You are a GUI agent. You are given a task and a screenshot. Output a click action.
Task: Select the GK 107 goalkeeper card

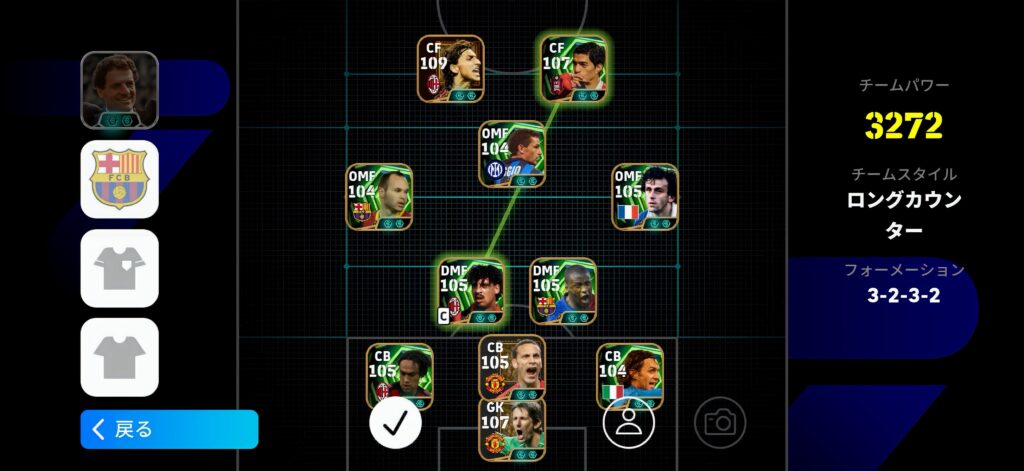coord(512,429)
